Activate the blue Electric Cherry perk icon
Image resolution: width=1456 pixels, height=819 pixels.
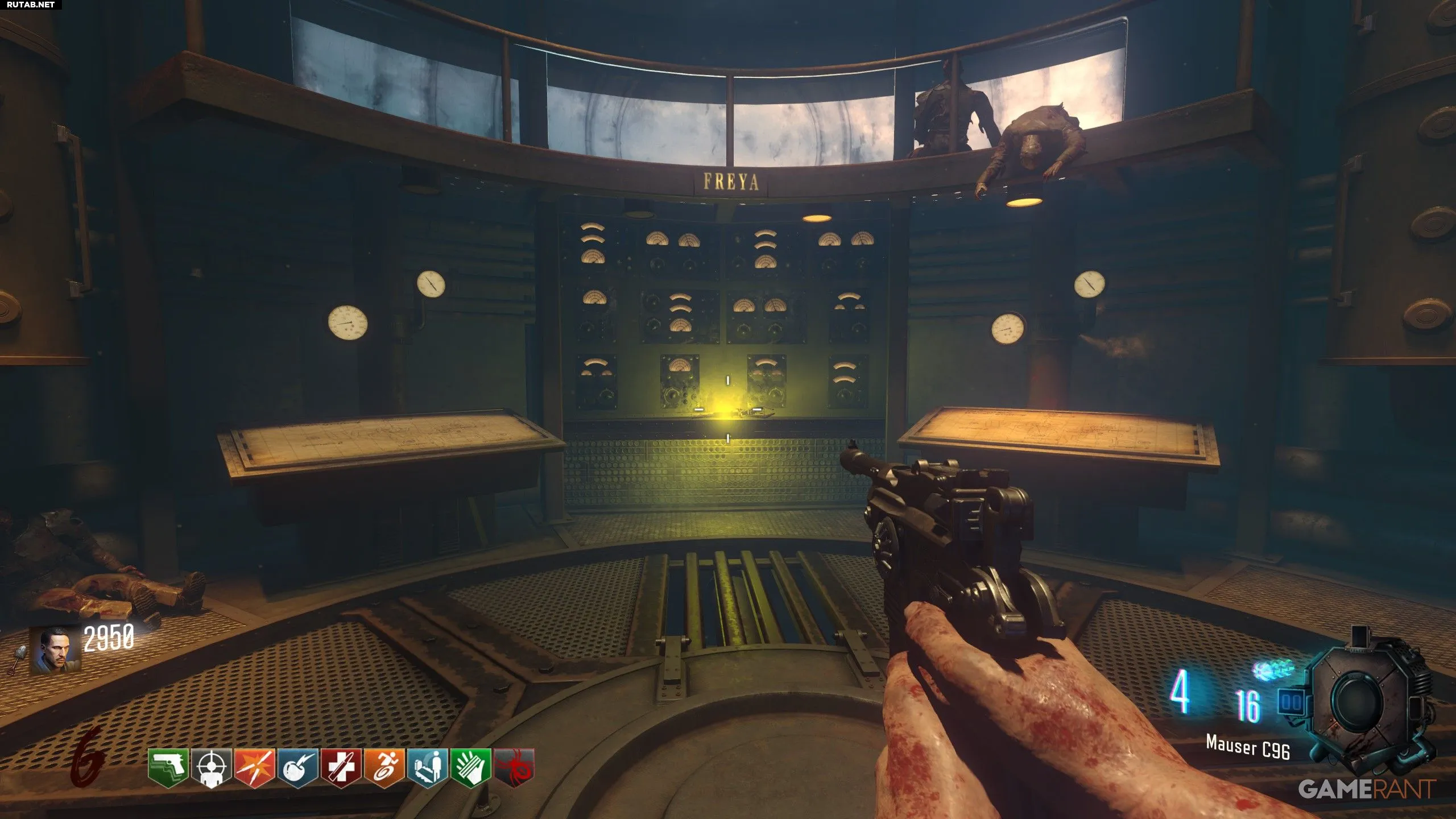(x=297, y=768)
